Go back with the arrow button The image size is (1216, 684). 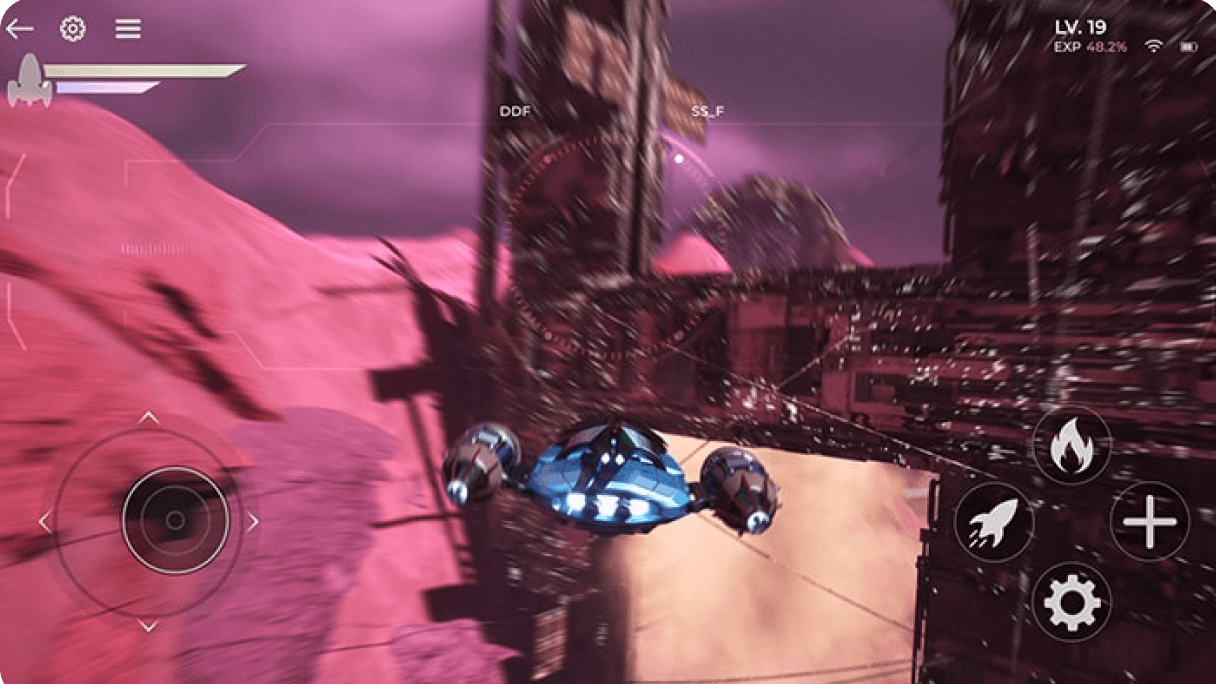coord(20,29)
